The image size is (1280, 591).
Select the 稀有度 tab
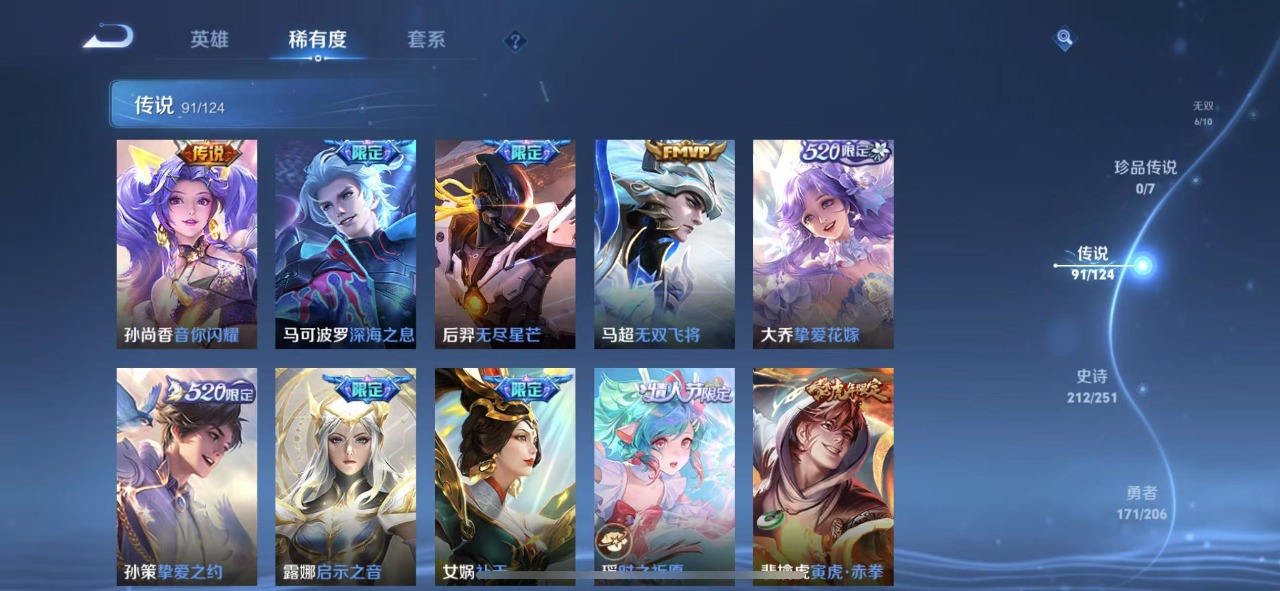click(317, 40)
